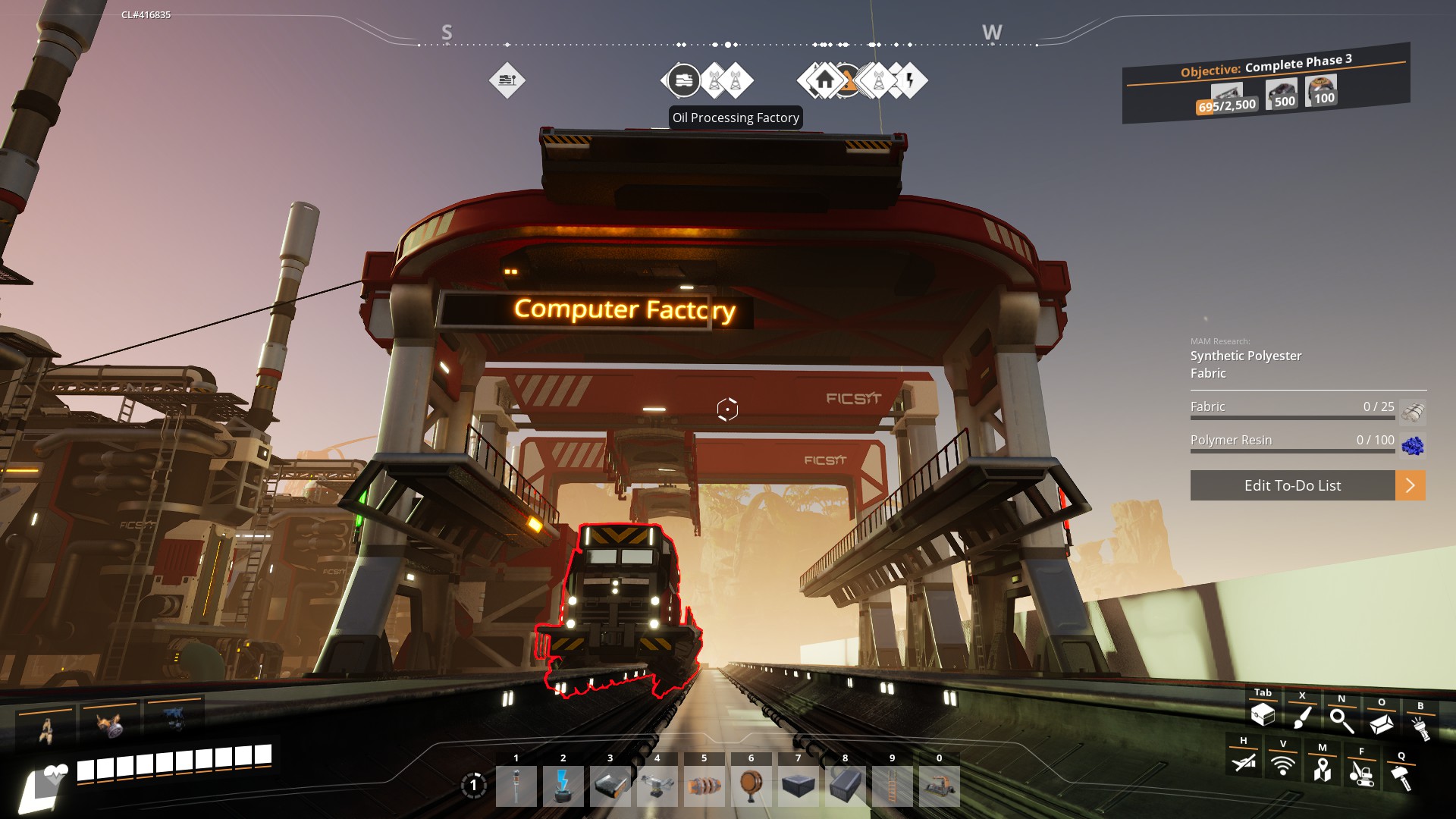This screenshot has width=1456, height=819.
Task: Choose the lightning bolt power item in the hotbar
Action: tap(563, 786)
